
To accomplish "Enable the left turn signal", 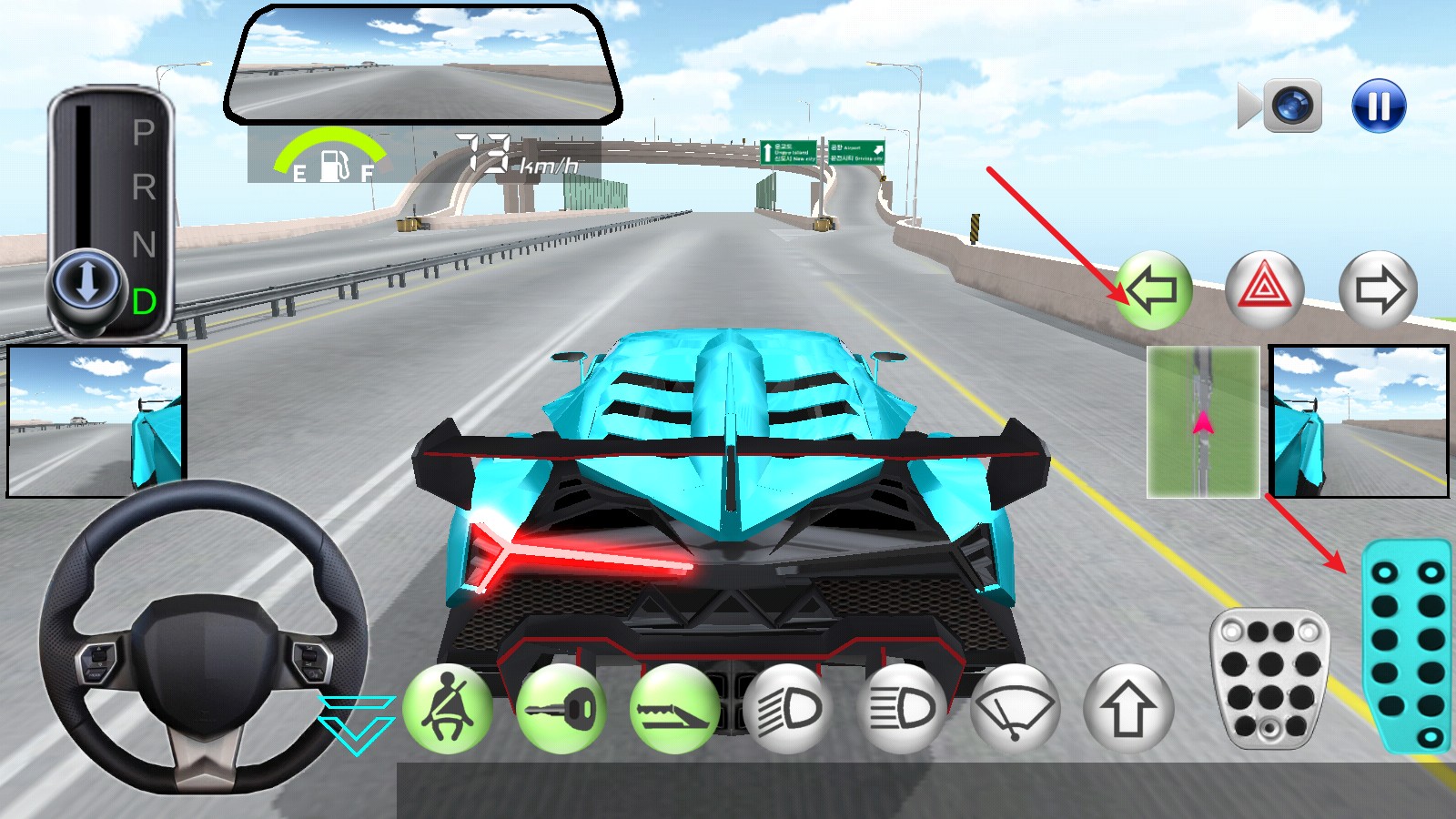I will [x=1154, y=290].
